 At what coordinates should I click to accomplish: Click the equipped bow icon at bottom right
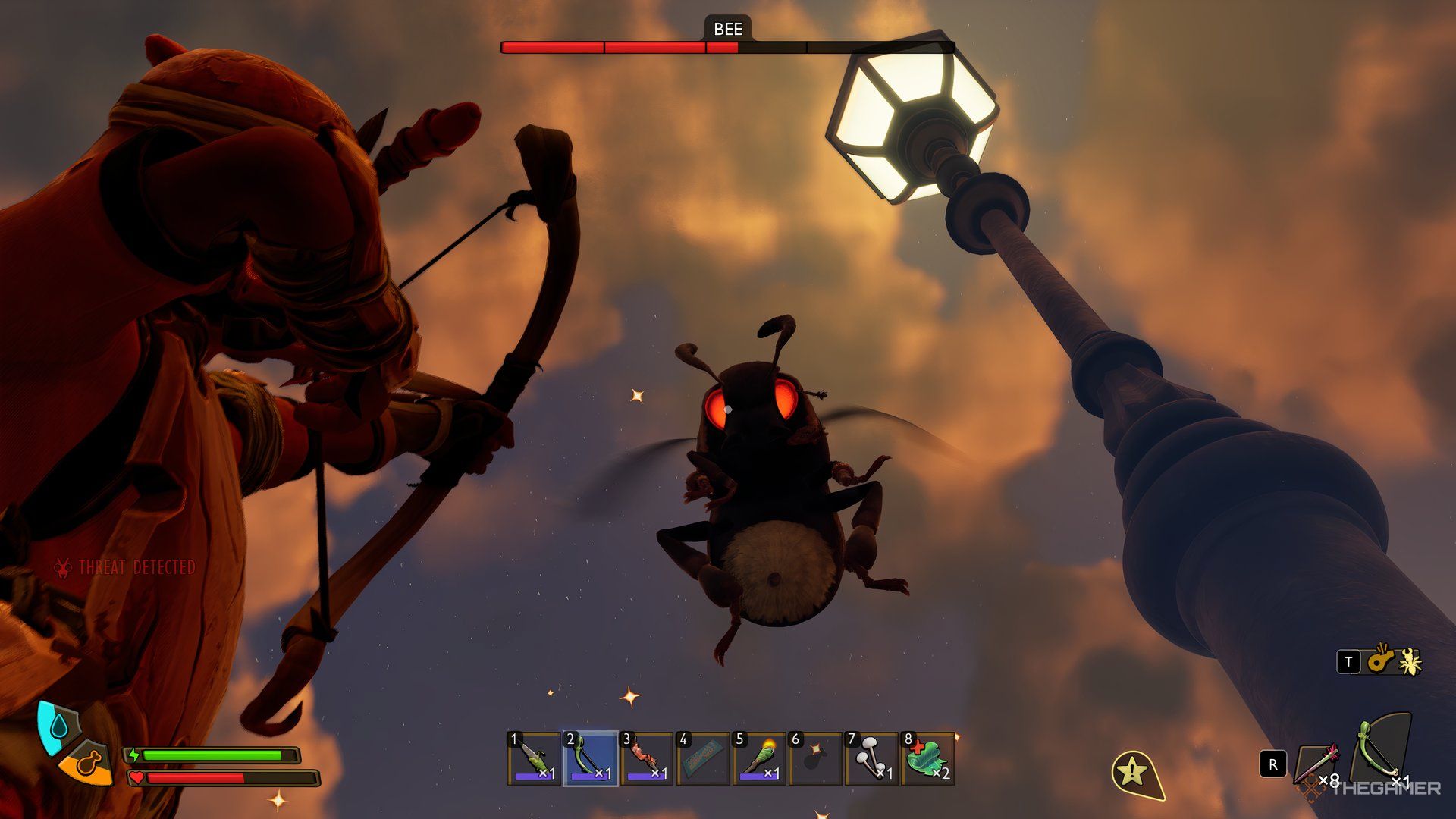pos(1382,751)
